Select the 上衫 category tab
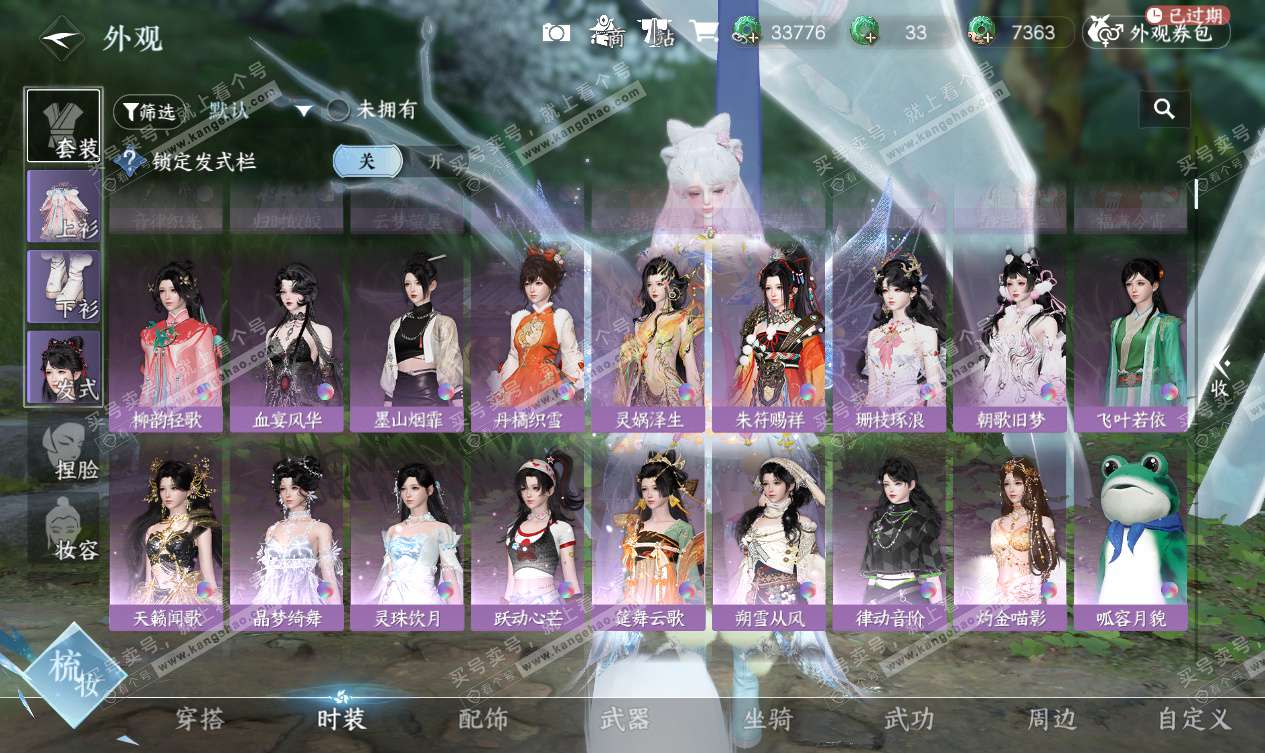1265x753 pixels. 64,206
